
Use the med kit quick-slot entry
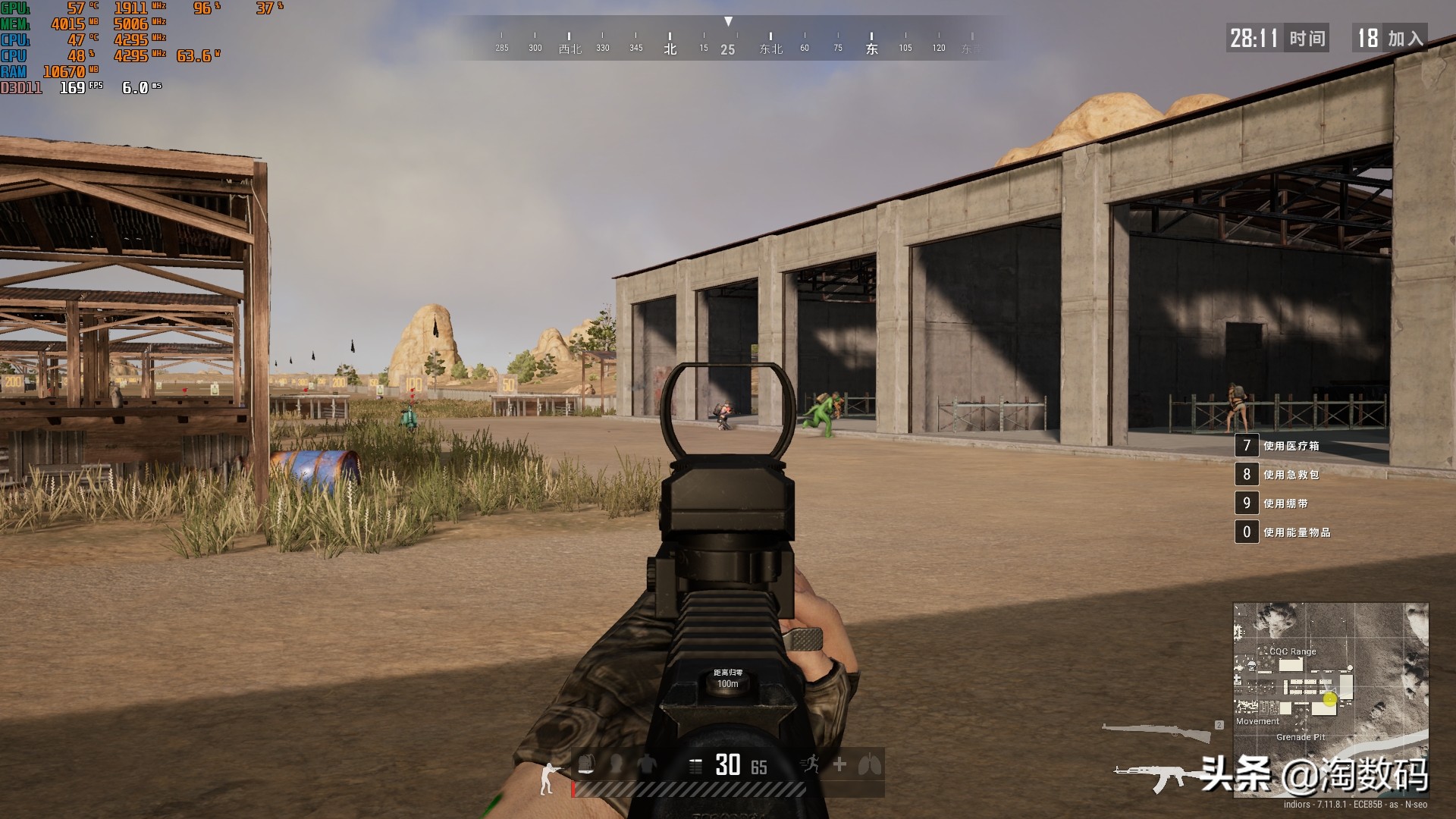pos(1291,446)
